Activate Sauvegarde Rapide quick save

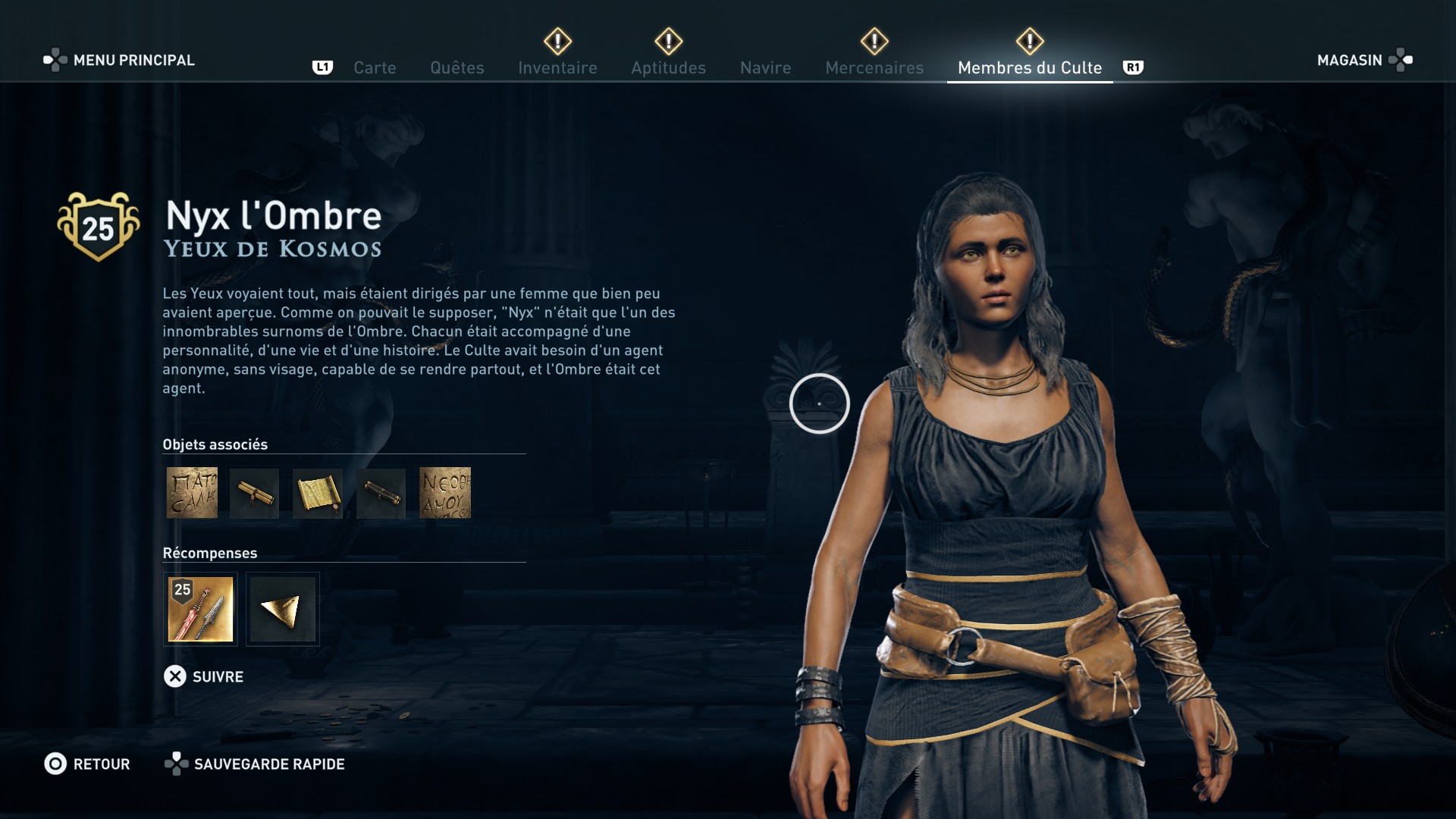(x=255, y=764)
